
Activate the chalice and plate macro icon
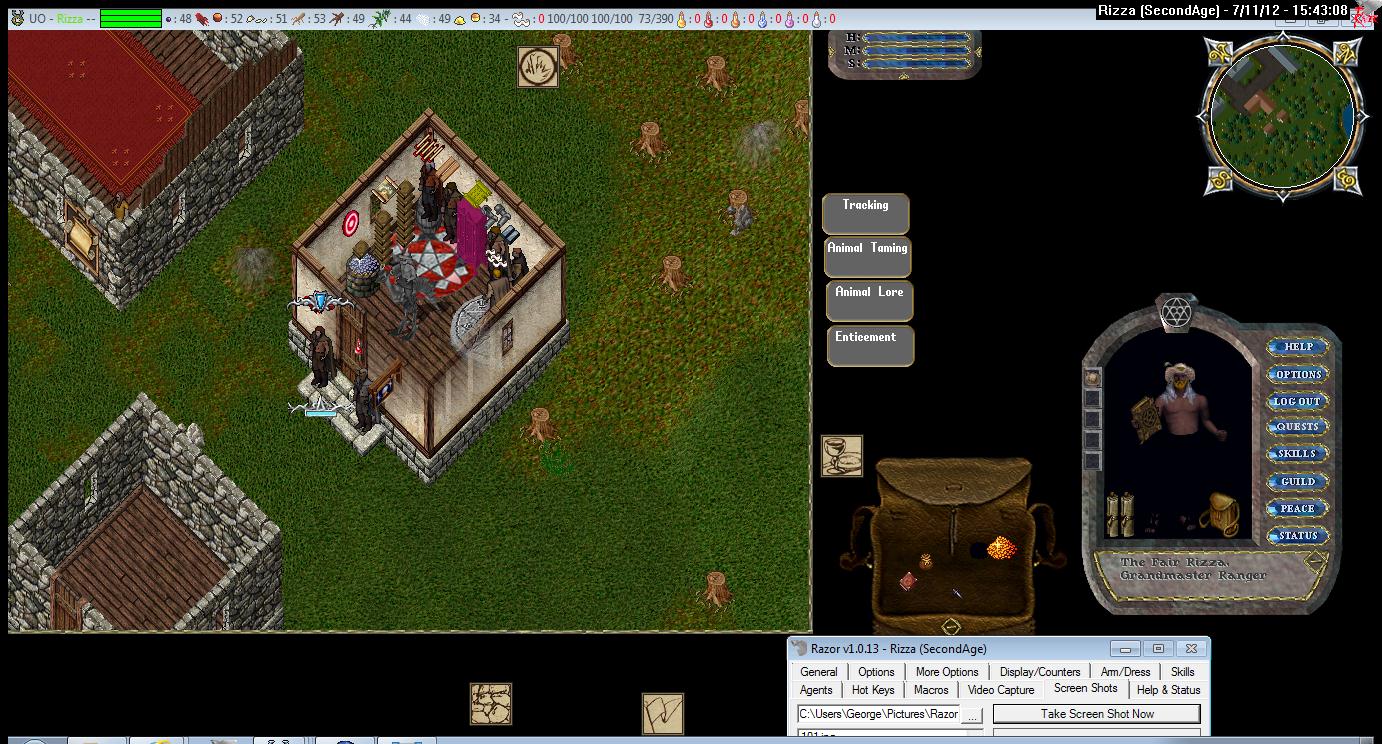pos(841,455)
